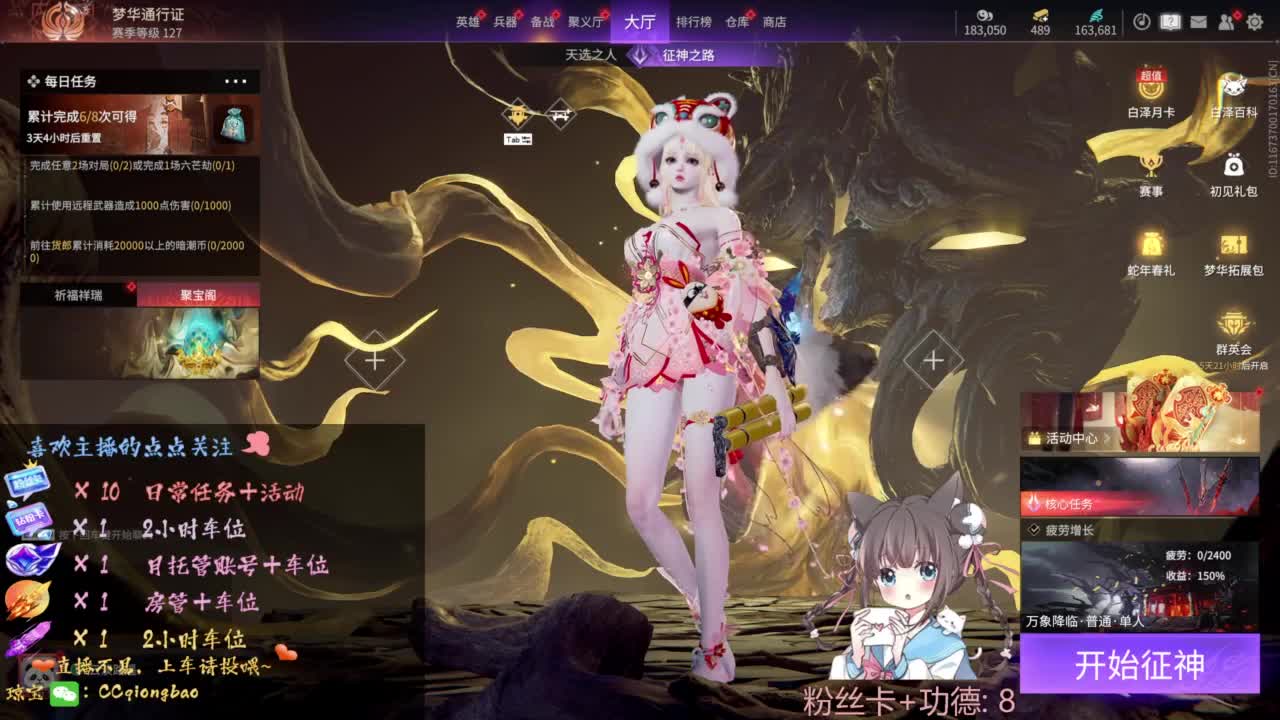Open the in-game settings gear
The image size is (1280, 720).
(x=1254, y=22)
